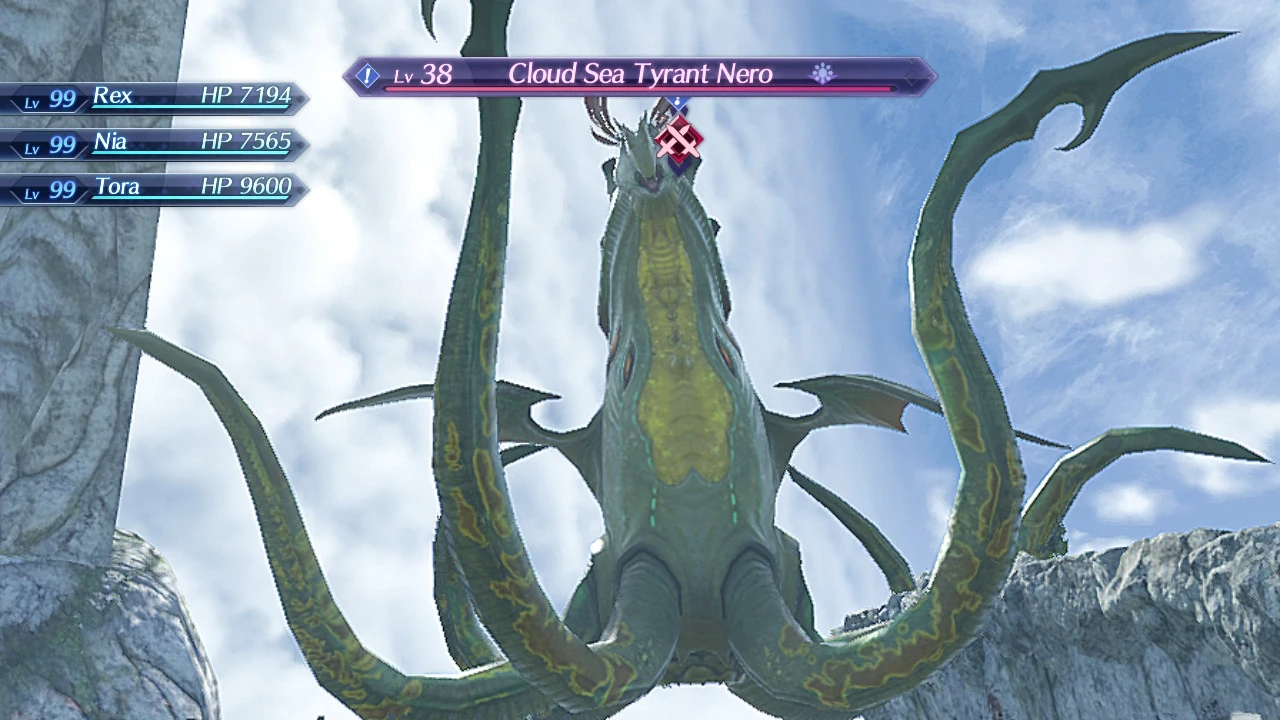This screenshot has width=1280, height=720.
Task: Click the HP 9600 text on Tora's bar
Action: (x=247, y=186)
